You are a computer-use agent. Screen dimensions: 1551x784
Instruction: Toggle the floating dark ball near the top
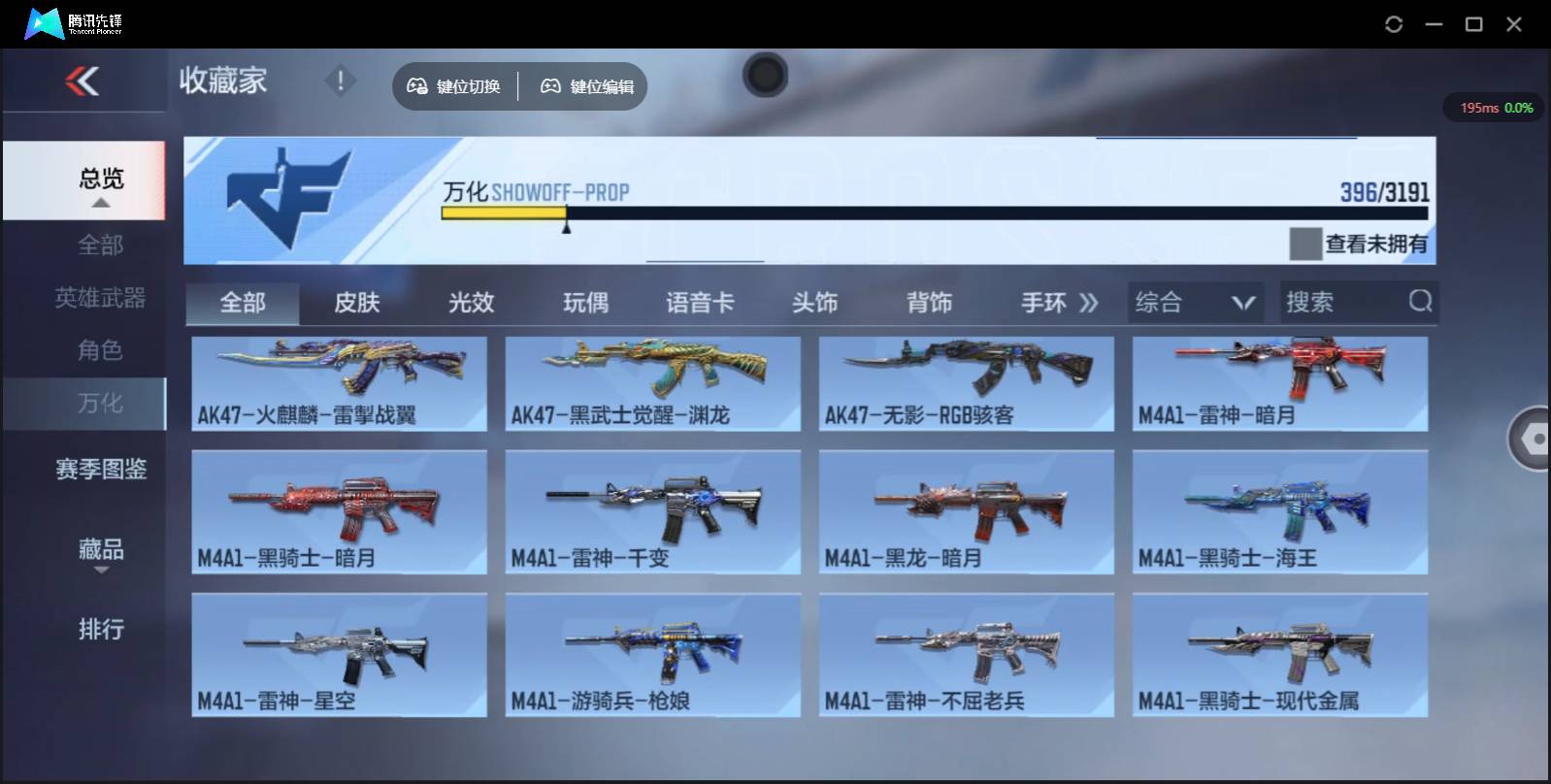(765, 75)
